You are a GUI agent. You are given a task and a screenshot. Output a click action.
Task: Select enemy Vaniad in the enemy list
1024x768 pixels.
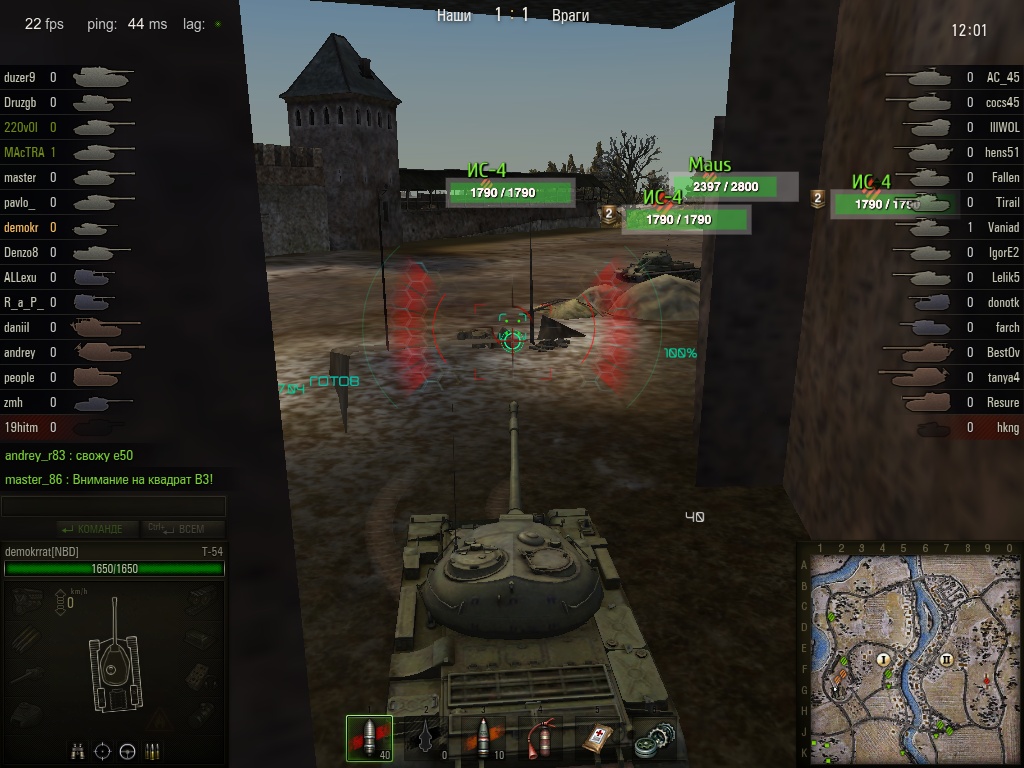1002,227
